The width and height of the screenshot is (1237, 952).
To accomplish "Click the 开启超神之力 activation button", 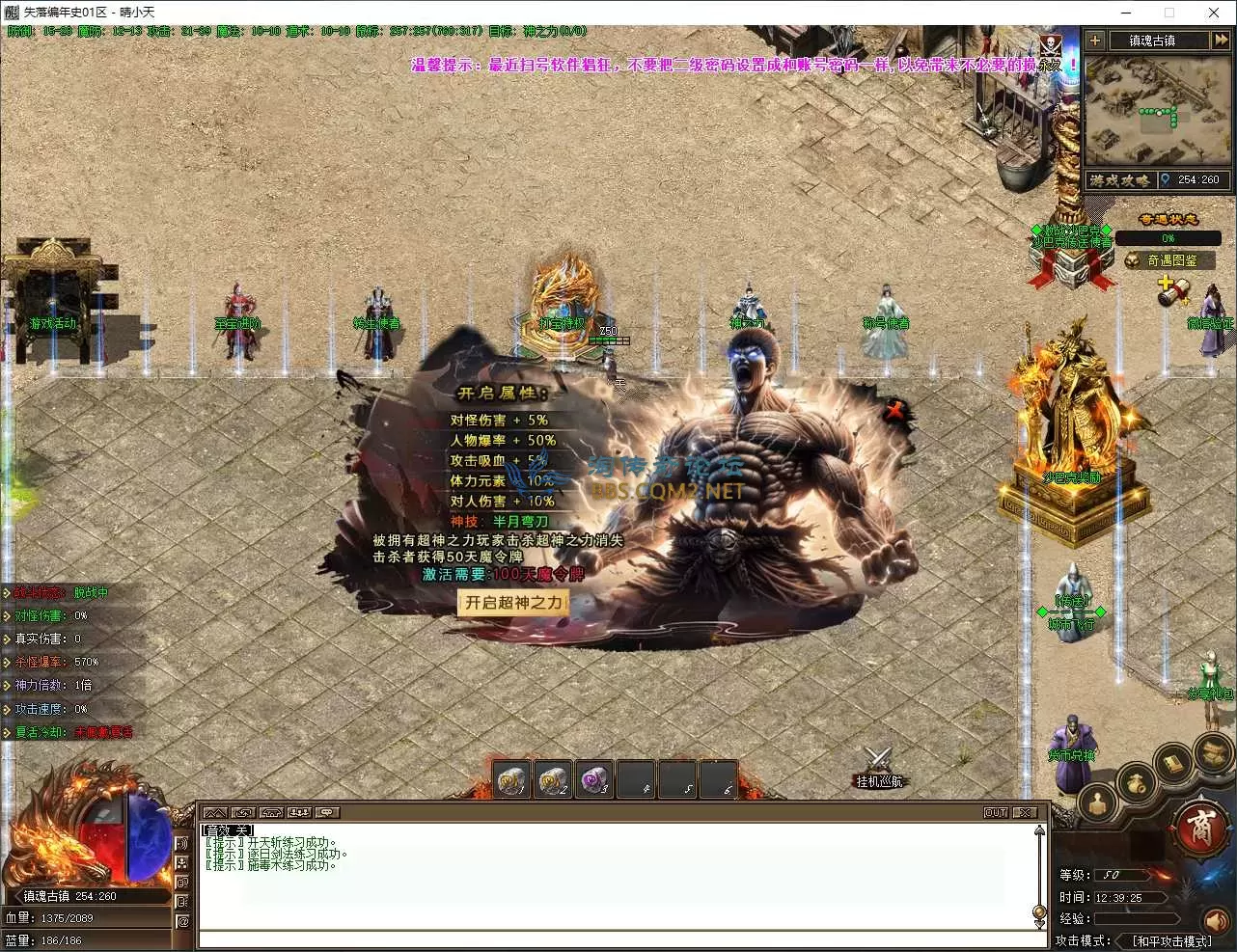I will (512, 603).
